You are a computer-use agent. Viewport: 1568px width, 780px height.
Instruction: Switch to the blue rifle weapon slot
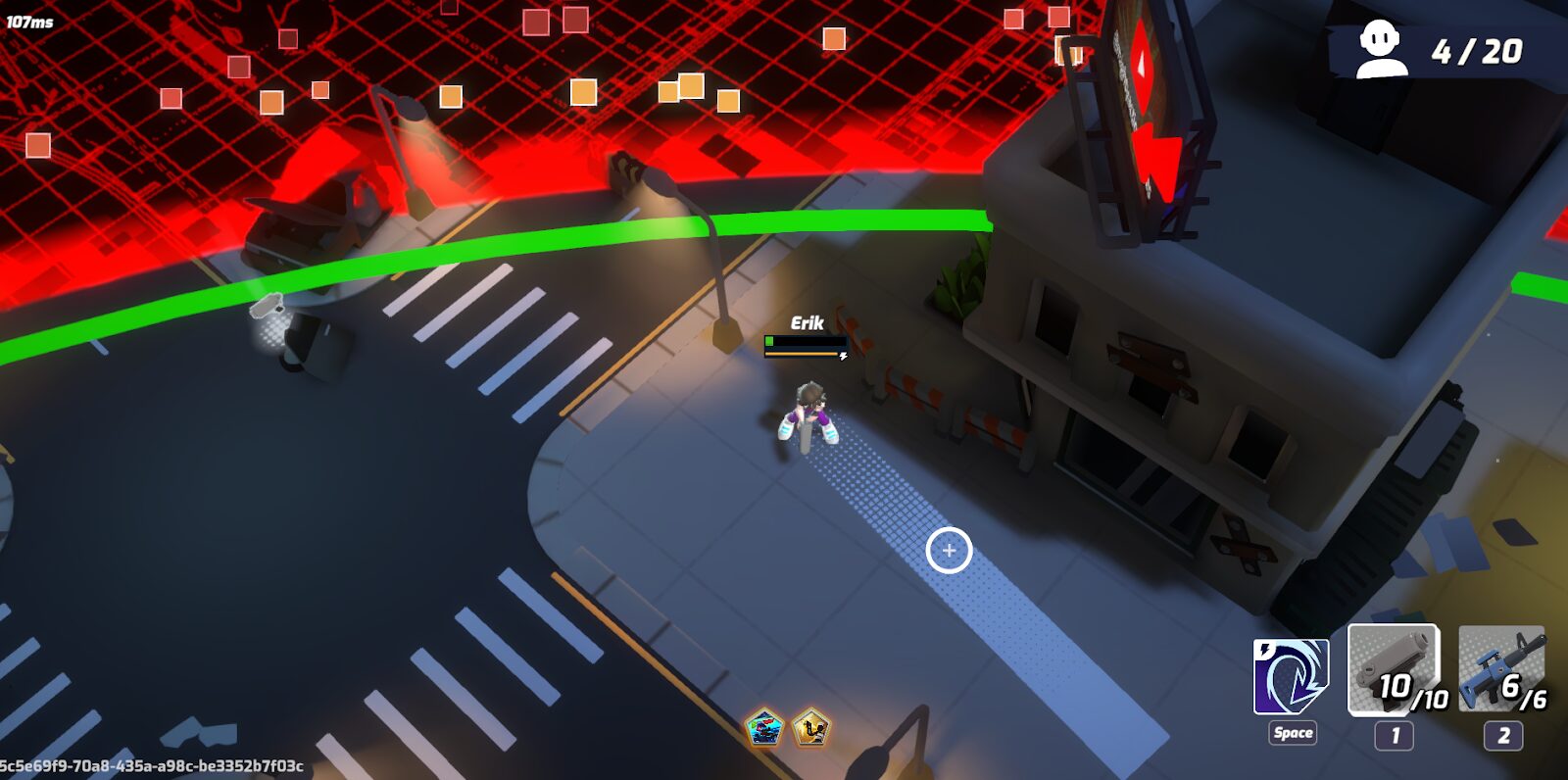tap(1500, 670)
